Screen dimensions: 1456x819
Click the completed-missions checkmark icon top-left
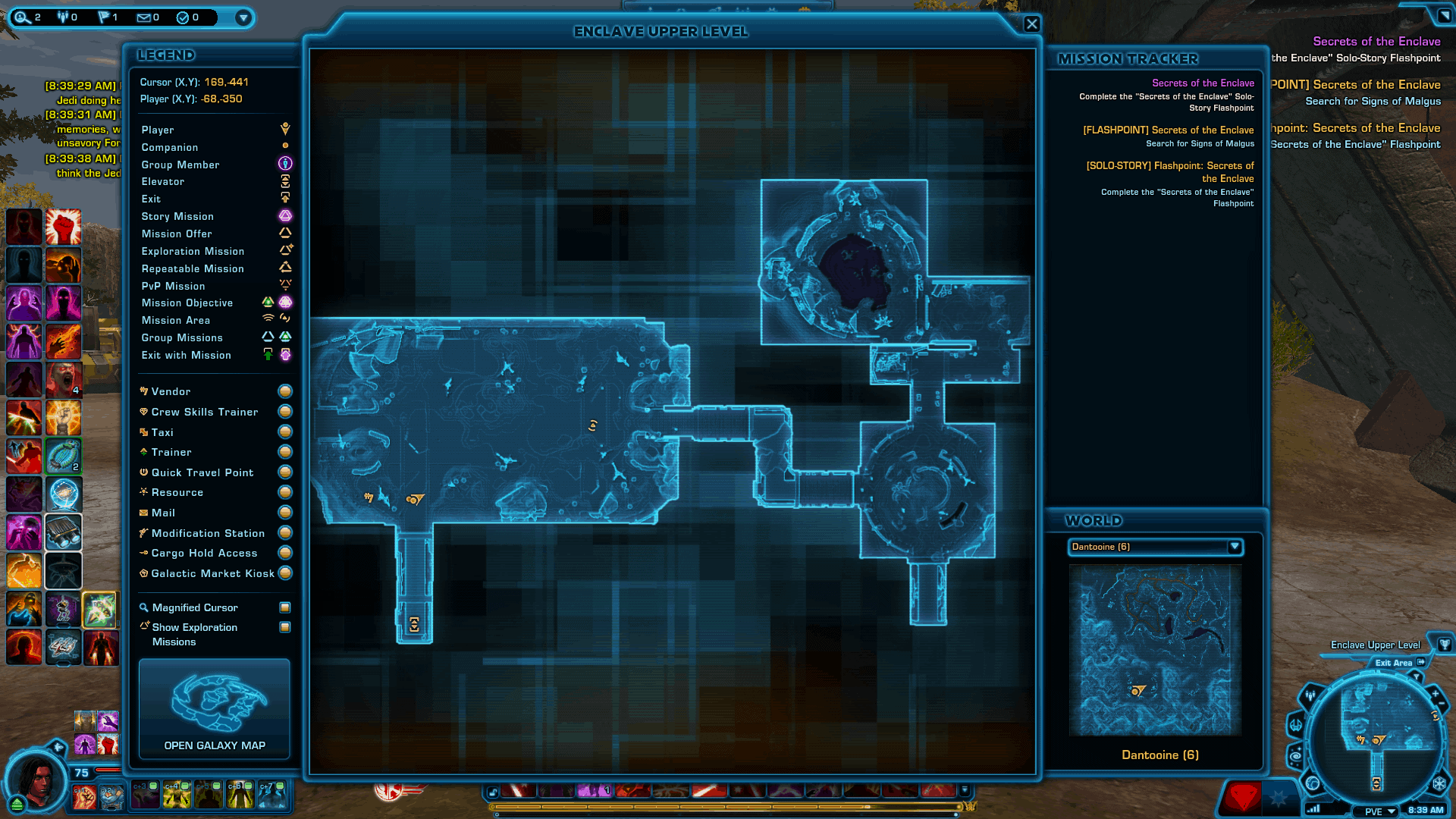pyautogui.click(x=184, y=17)
